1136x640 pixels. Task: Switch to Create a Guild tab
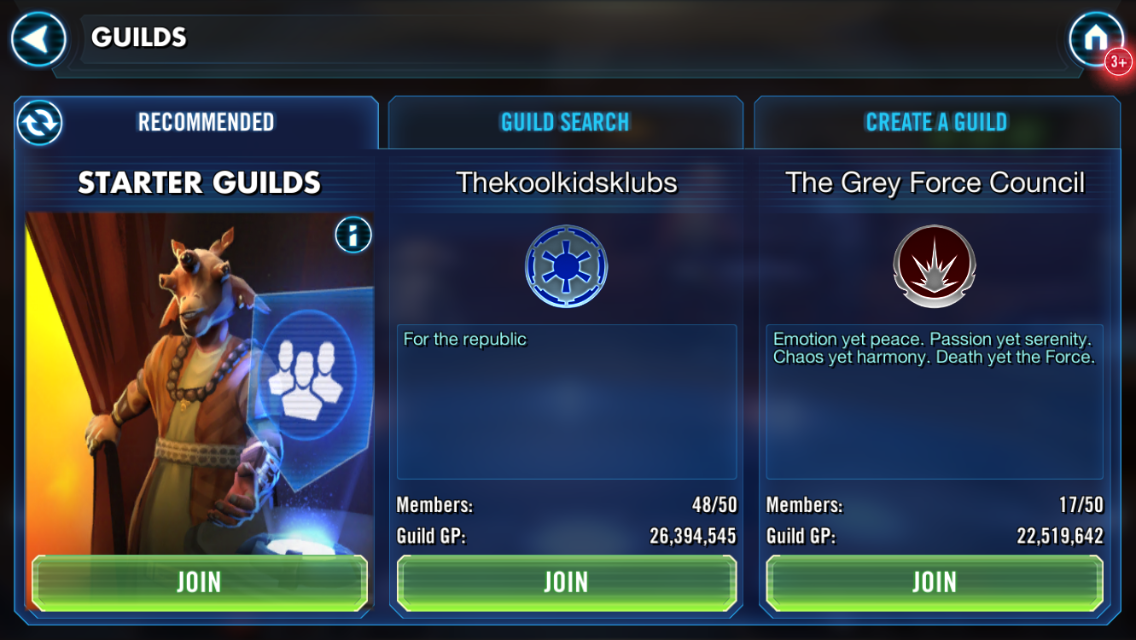pos(936,123)
